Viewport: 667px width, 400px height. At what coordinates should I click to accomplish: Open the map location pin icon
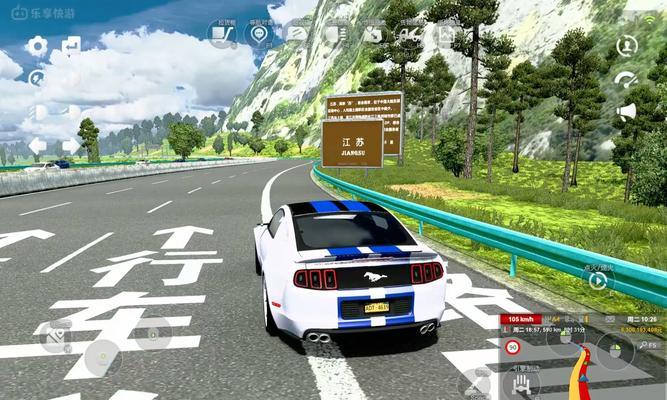260,33
